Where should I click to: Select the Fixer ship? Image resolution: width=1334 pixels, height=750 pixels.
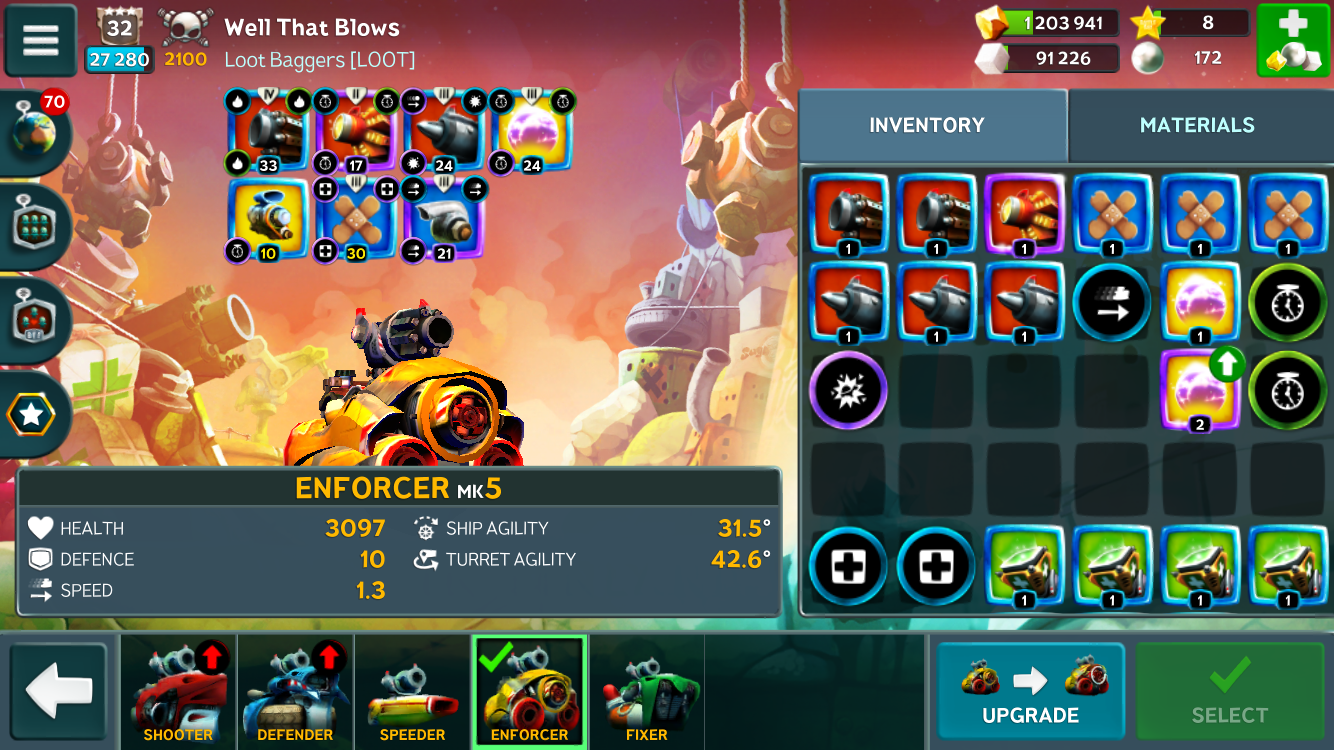646,692
